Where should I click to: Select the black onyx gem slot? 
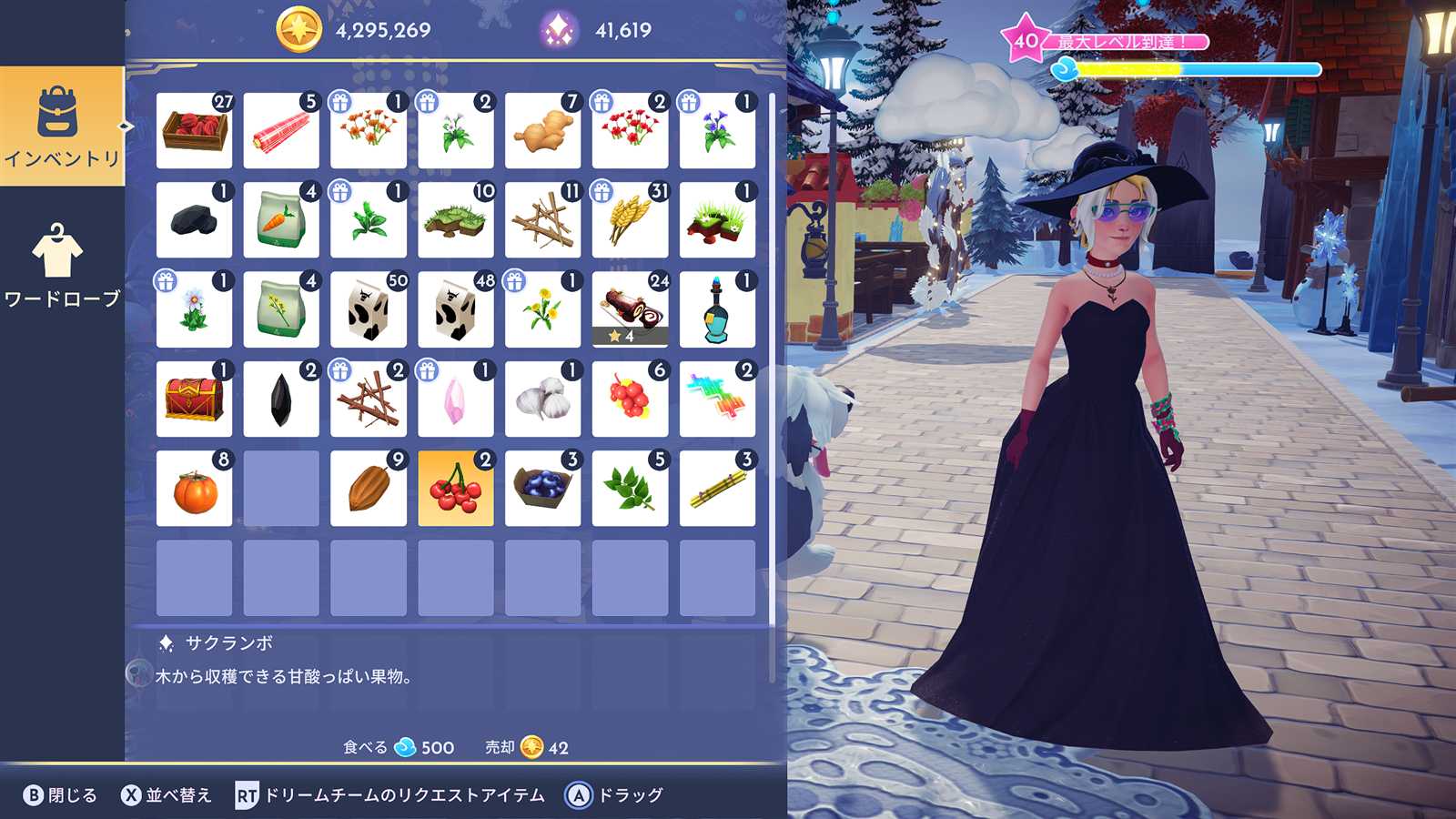click(x=281, y=399)
